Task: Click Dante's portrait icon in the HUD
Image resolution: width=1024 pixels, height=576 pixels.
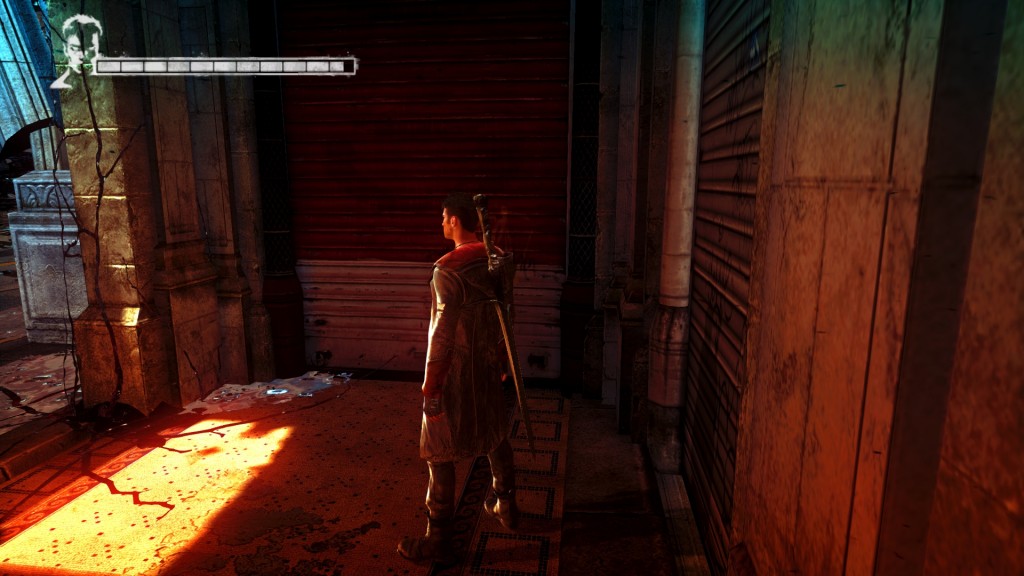Action: tap(73, 50)
